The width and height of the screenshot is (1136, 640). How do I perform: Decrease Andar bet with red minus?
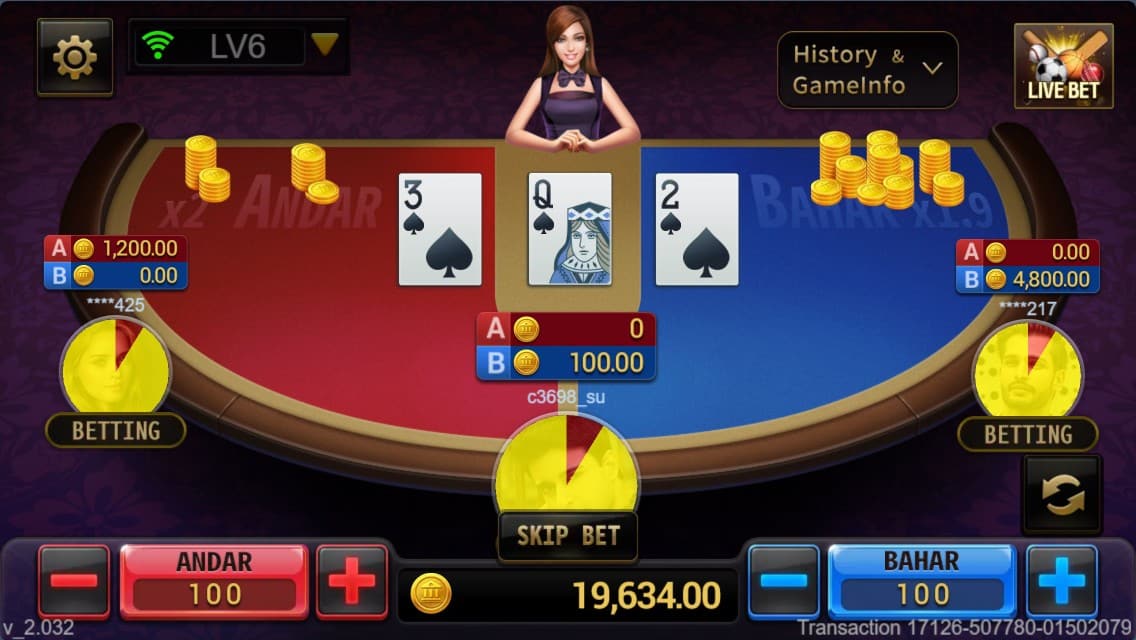tap(74, 581)
